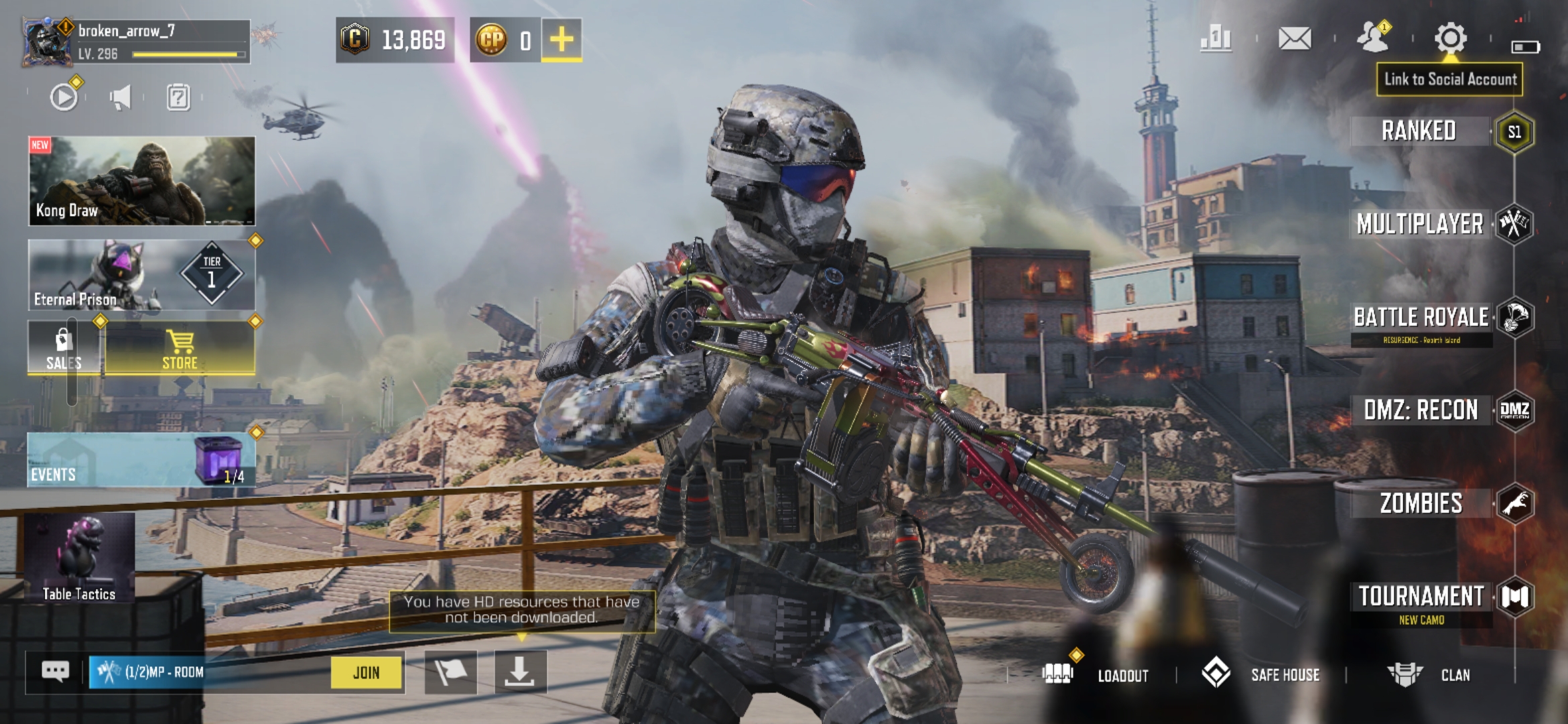Open the mail envelope inbox

coord(1294,38)
